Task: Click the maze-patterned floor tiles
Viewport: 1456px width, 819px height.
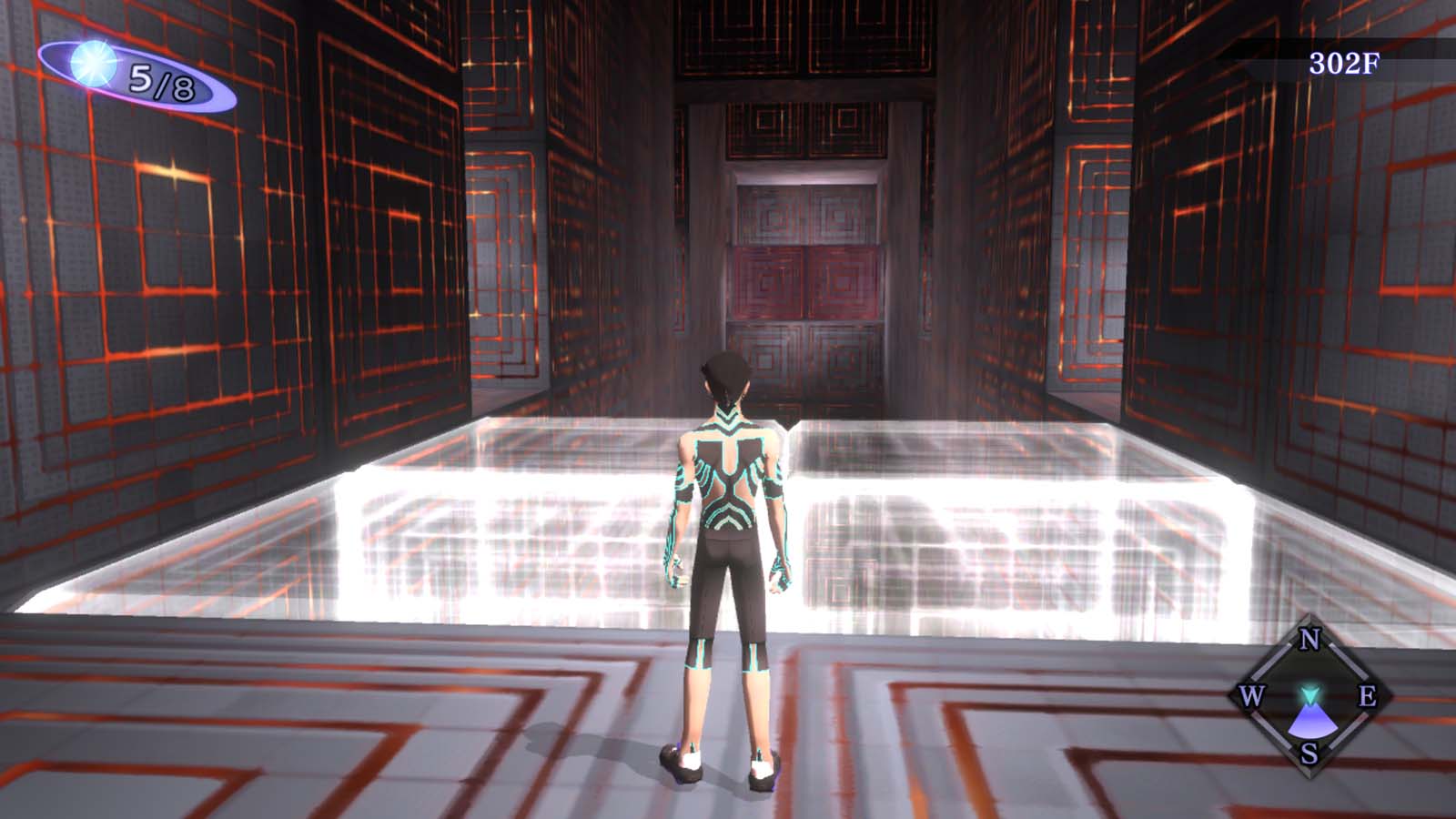Action: click(x=364, y=728)
